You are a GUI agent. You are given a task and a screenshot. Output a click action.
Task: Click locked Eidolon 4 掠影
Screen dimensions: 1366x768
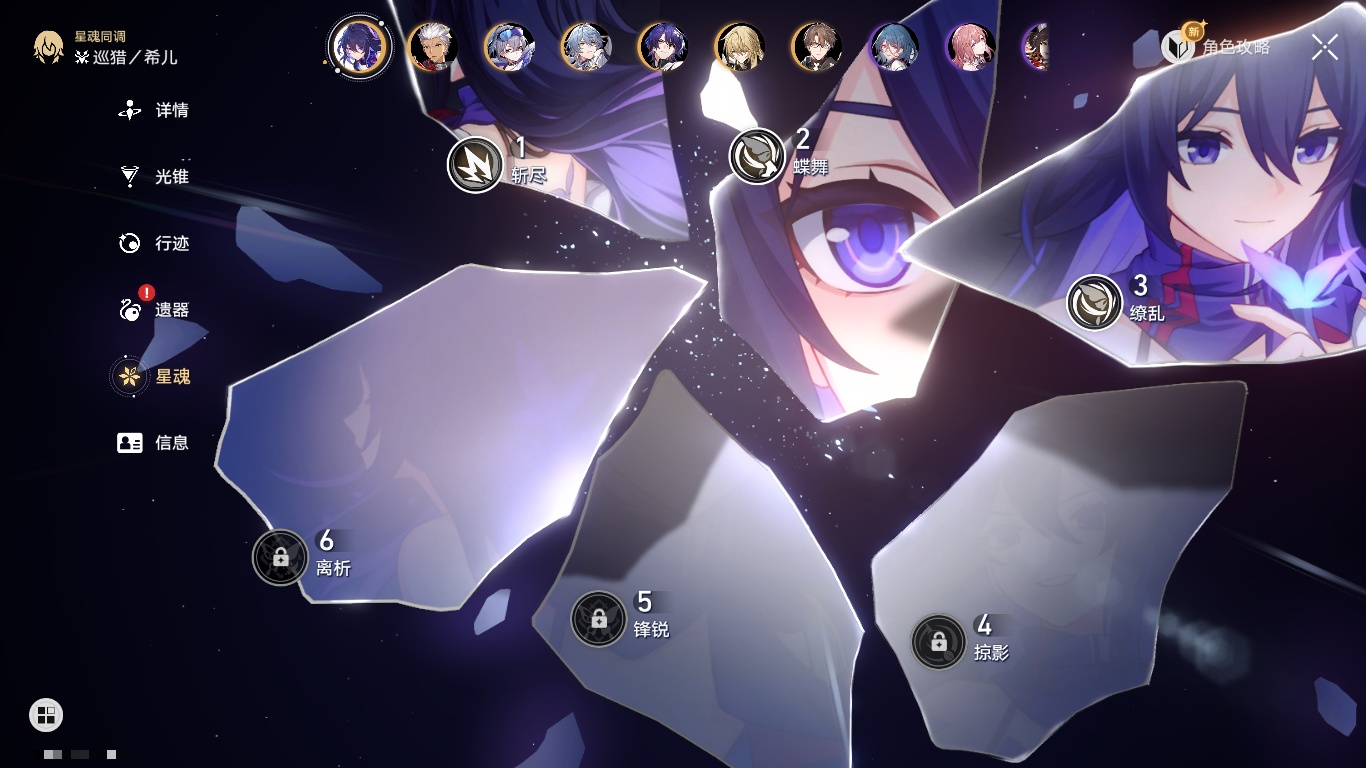938,642
